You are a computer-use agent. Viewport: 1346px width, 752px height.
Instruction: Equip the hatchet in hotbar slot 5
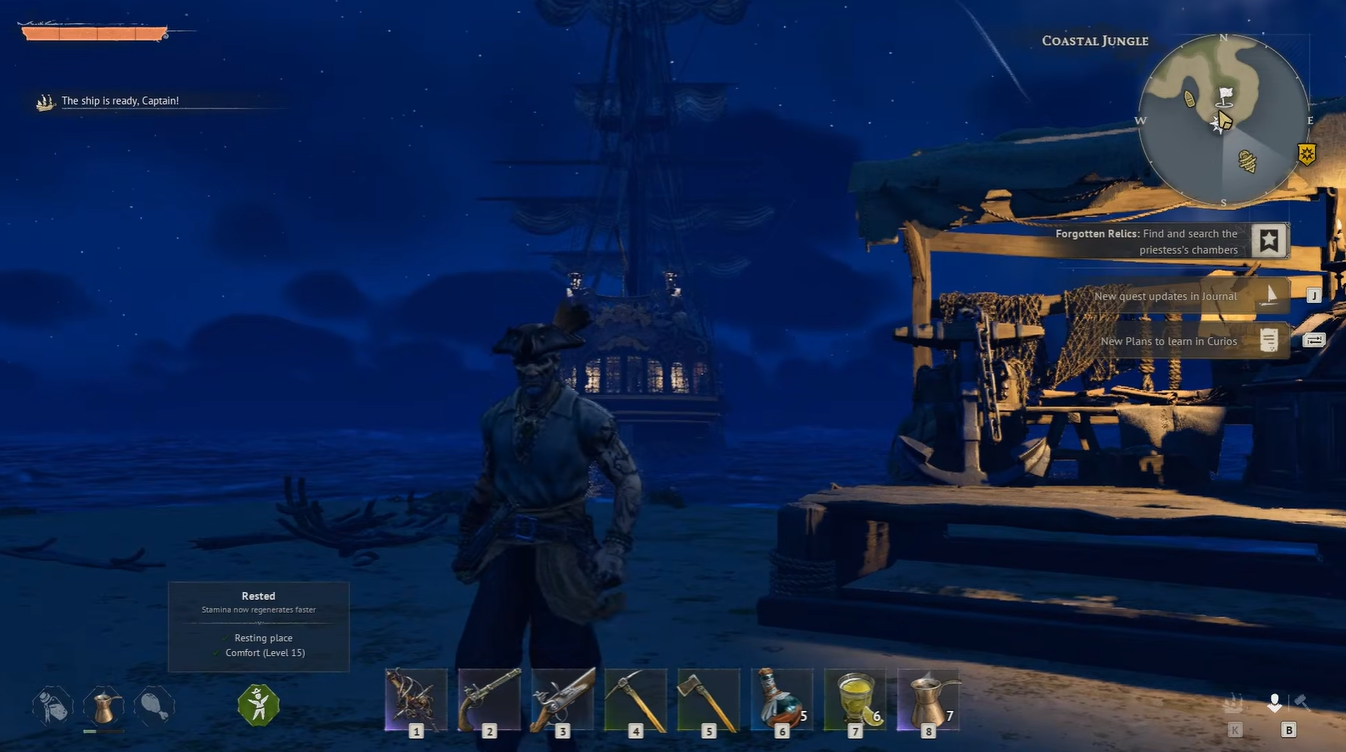point(636,697)
